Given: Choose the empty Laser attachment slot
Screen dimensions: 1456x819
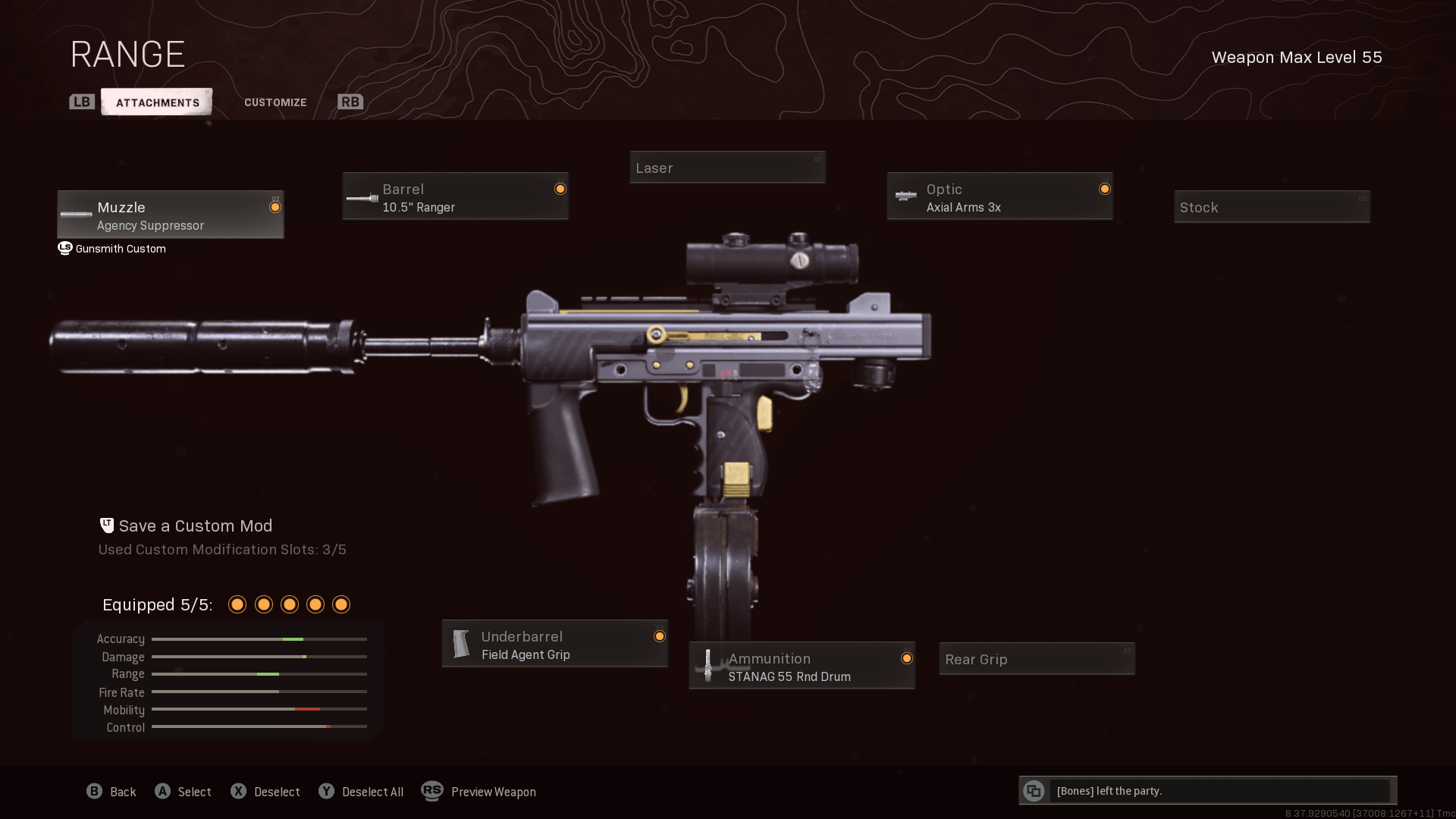Looking at the screenshot, I should [x=727, y=168].
